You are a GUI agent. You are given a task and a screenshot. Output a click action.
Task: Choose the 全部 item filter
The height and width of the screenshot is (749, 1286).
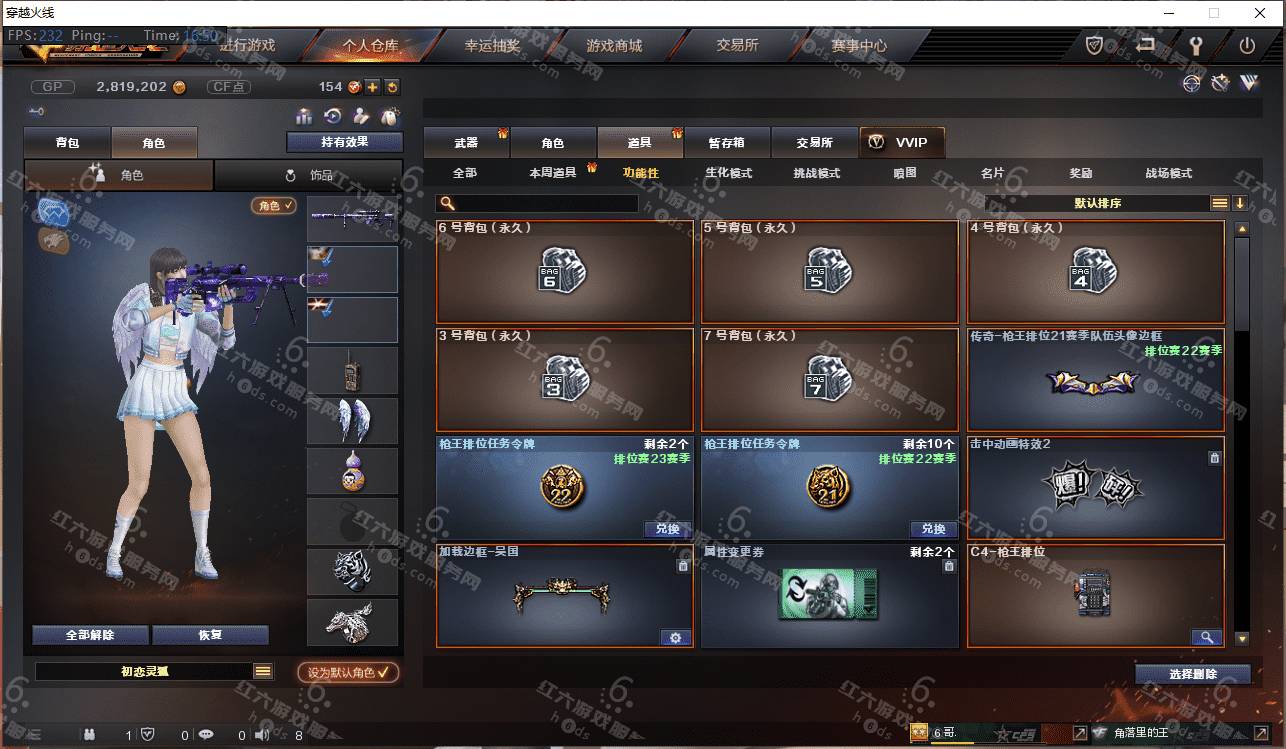pyautogui.click(x=465, y=173)
